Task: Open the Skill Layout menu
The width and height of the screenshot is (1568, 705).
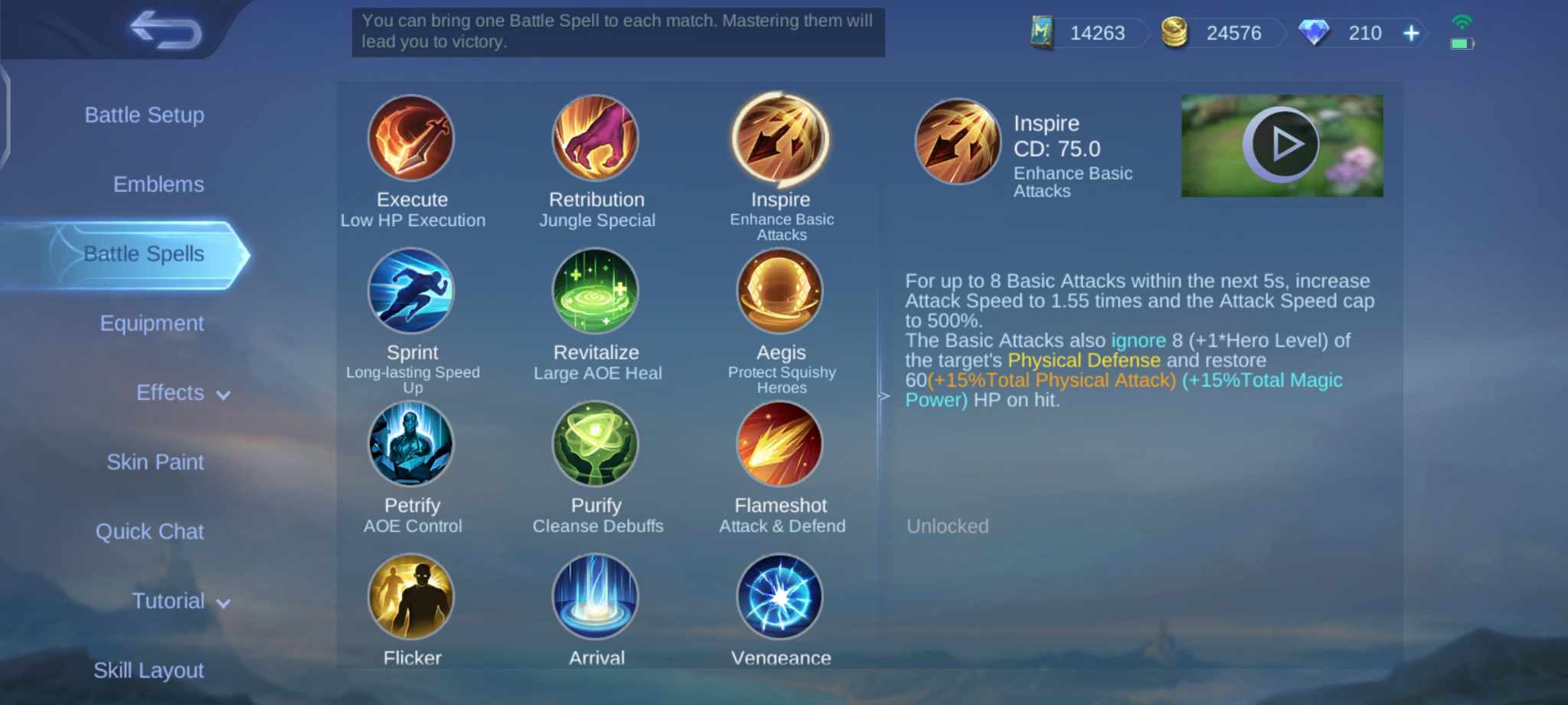Action: 150,670
